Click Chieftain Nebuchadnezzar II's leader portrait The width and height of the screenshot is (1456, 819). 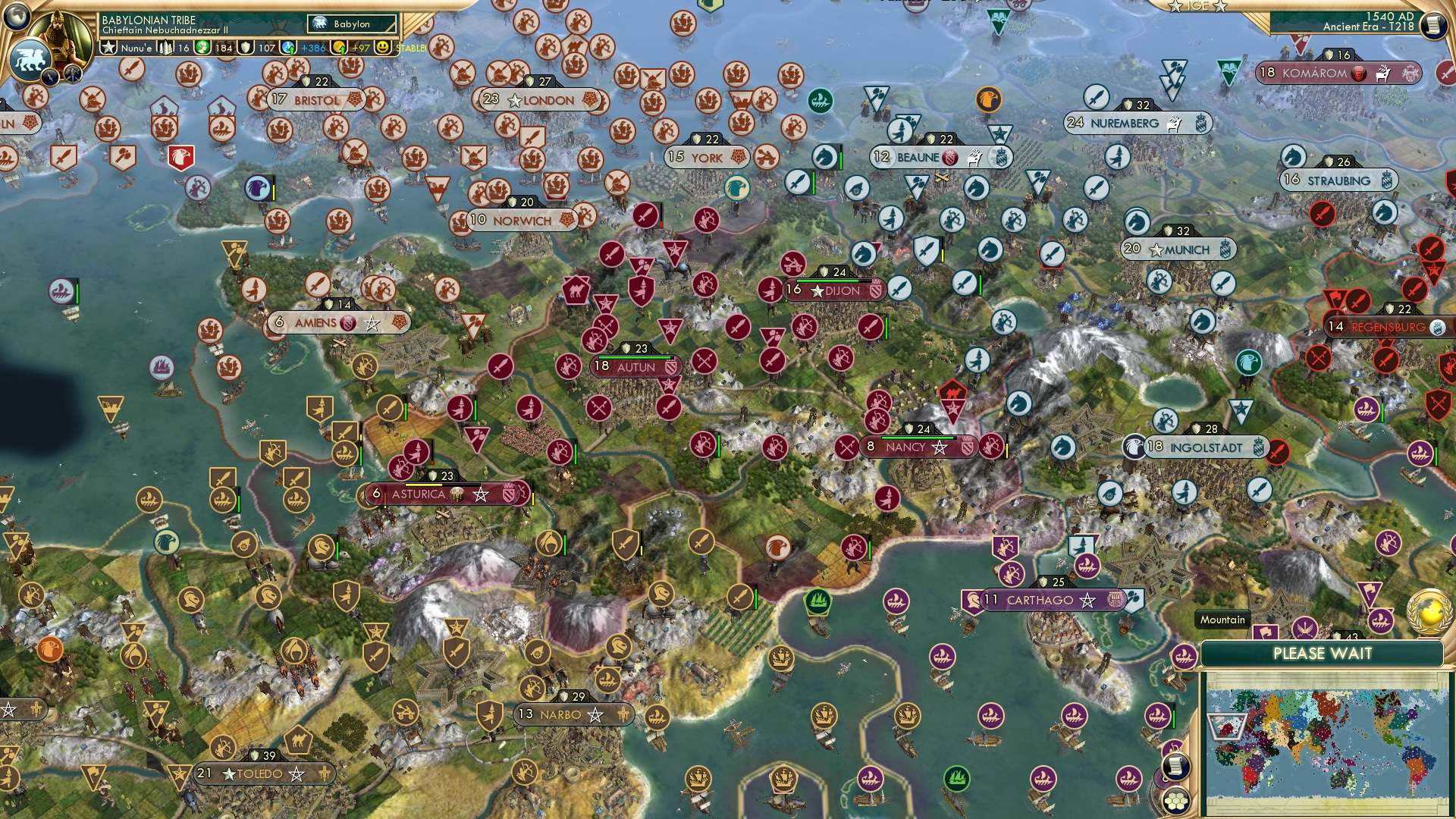pyautogui.click(x=61, y=36)
